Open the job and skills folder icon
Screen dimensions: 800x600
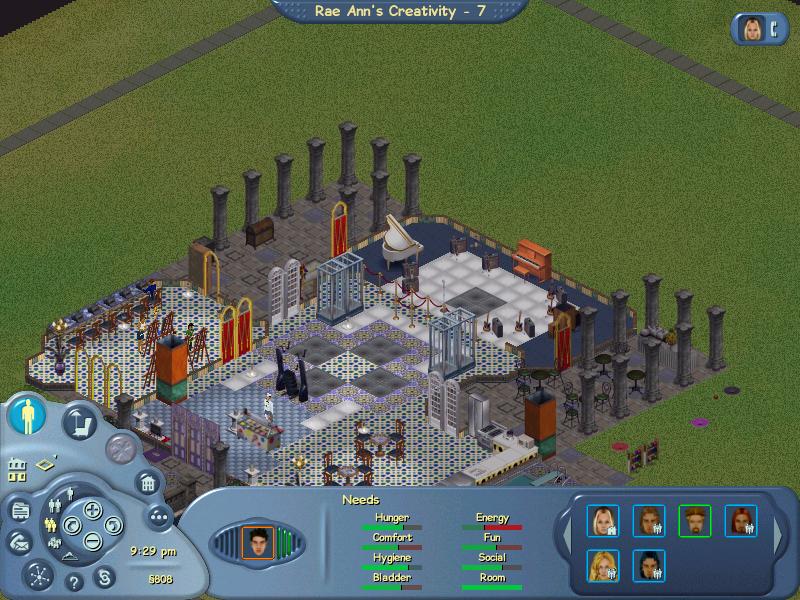(x=19, y=511)
